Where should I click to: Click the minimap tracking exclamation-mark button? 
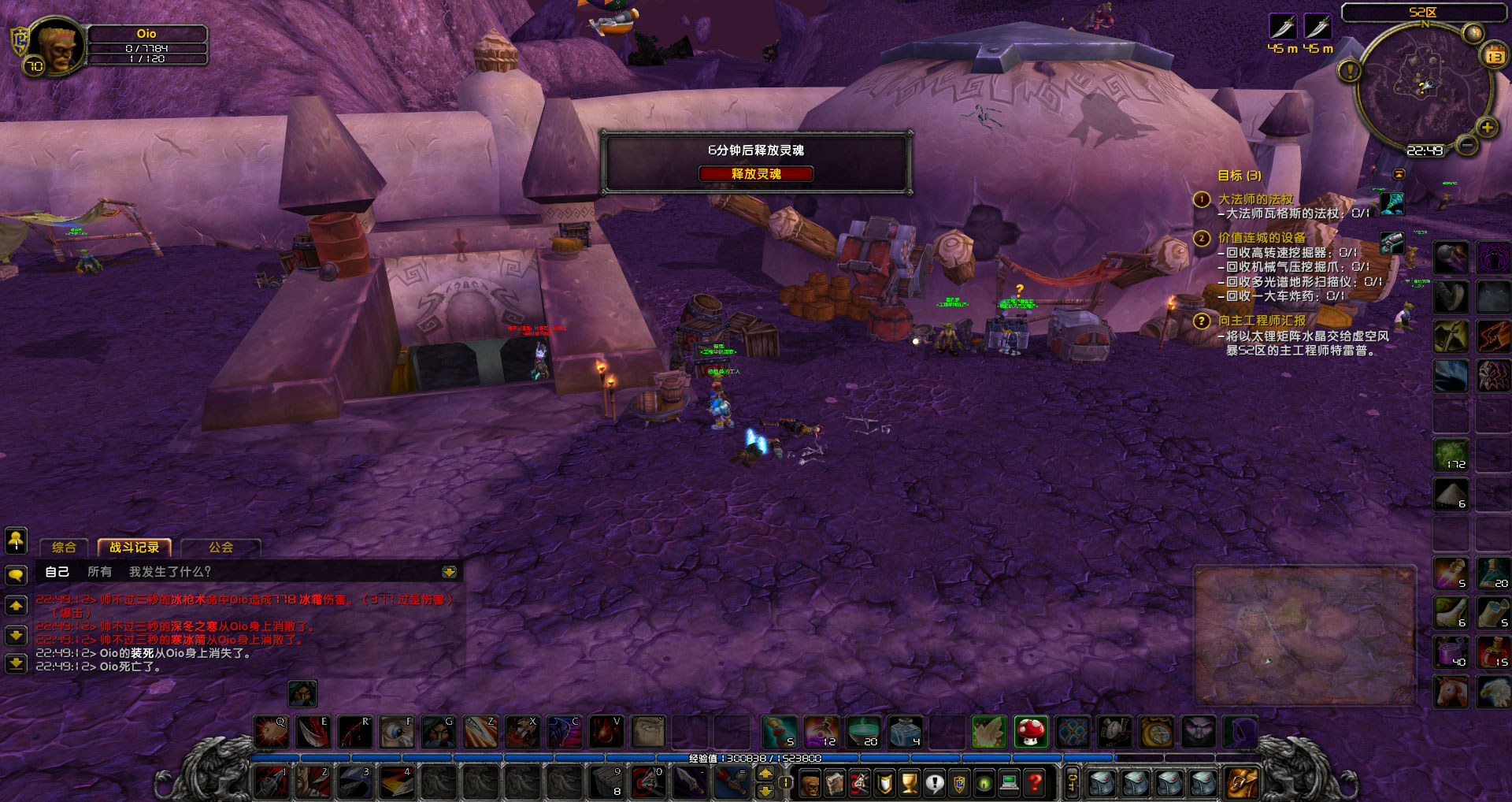point(1350,72)
